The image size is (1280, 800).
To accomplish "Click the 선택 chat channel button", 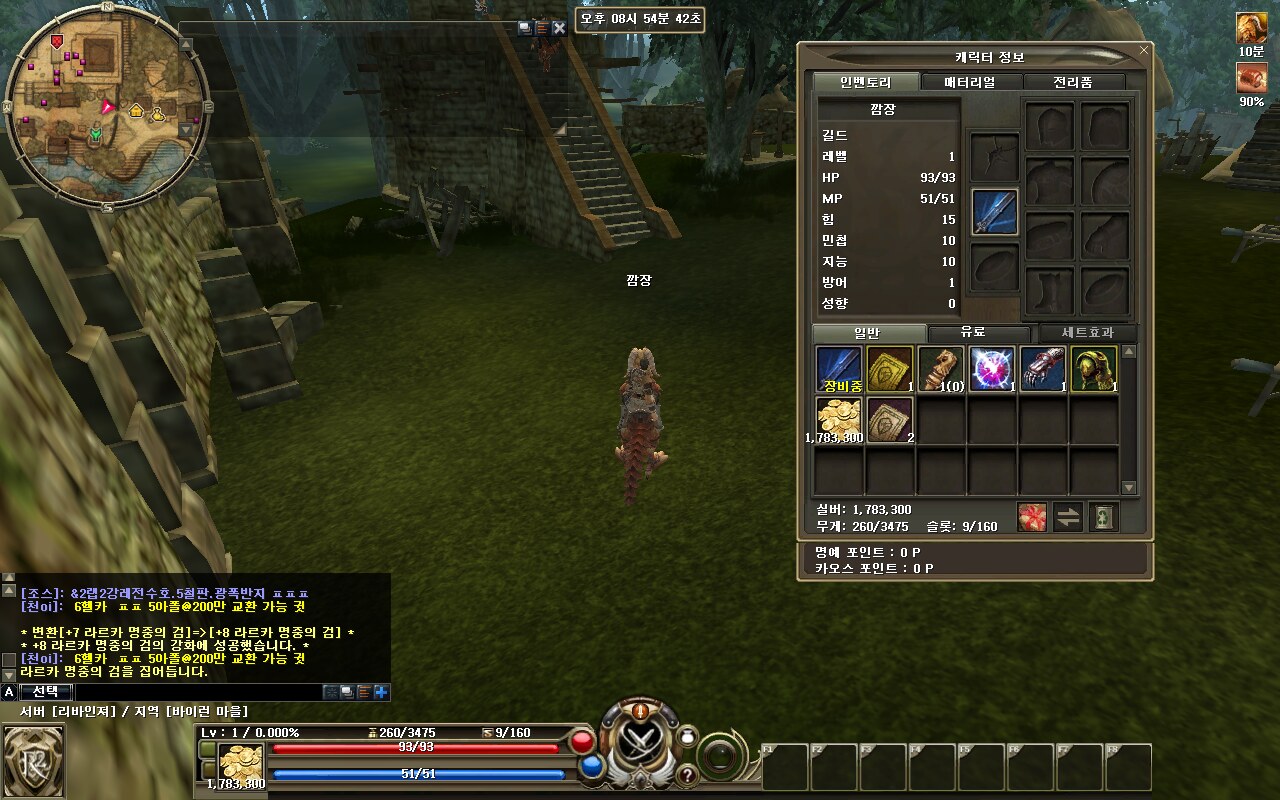I will 45,691.
